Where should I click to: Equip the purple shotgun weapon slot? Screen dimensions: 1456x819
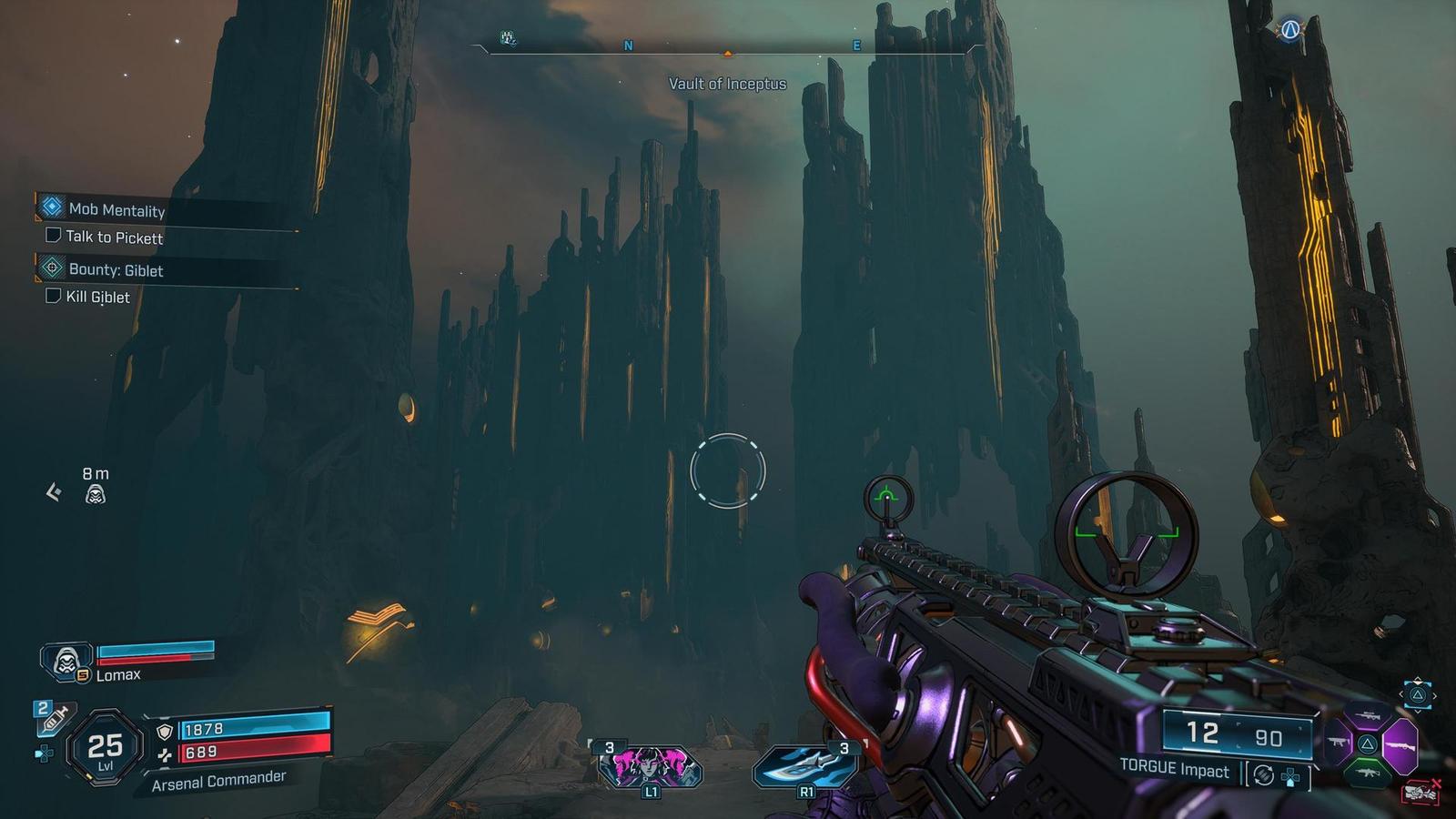(1400, 744)
